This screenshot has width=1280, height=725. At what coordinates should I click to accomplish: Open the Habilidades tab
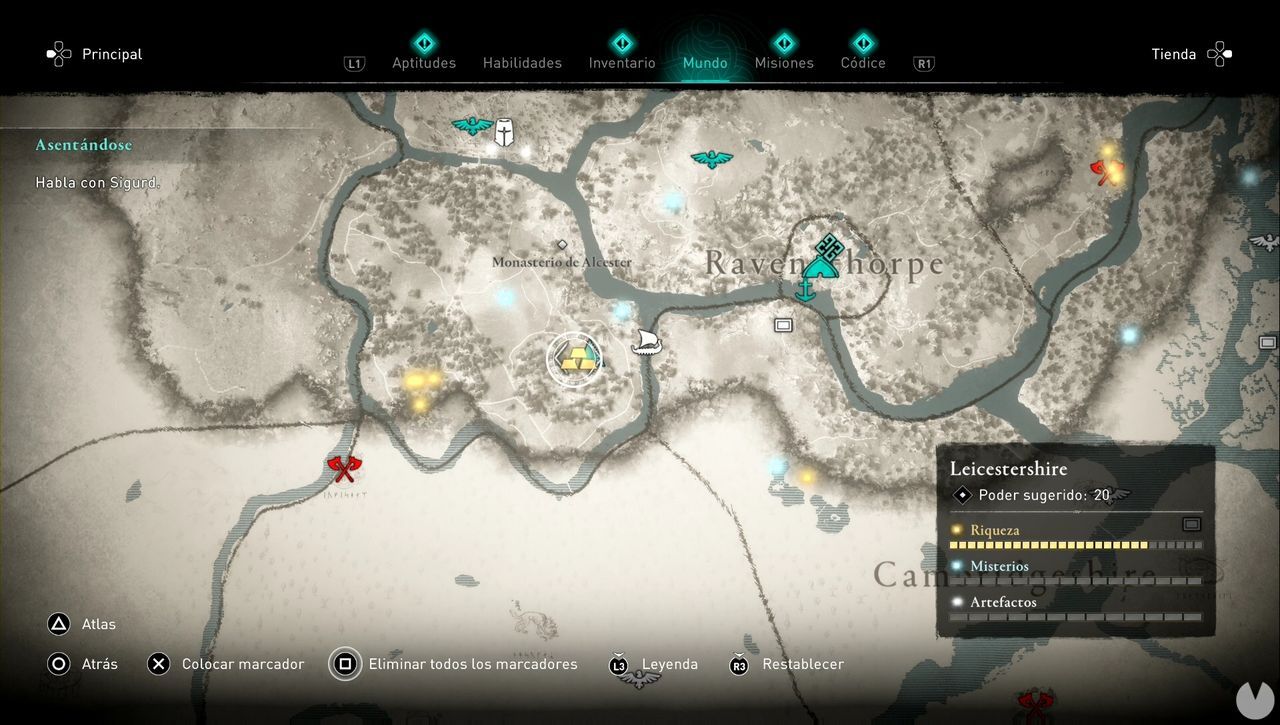coord(522,62)
